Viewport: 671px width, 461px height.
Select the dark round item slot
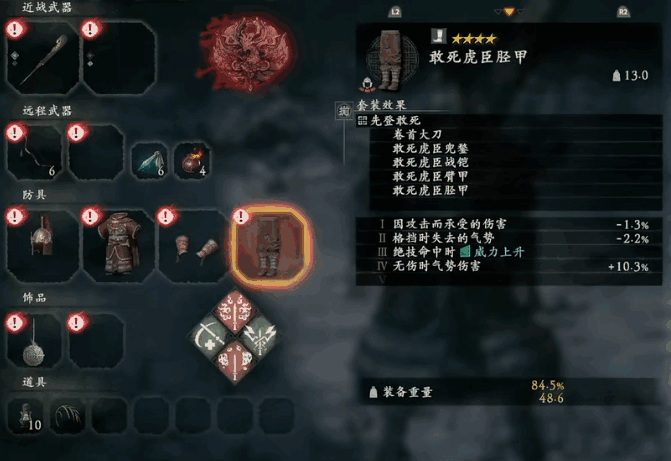(x=67, y=415)
